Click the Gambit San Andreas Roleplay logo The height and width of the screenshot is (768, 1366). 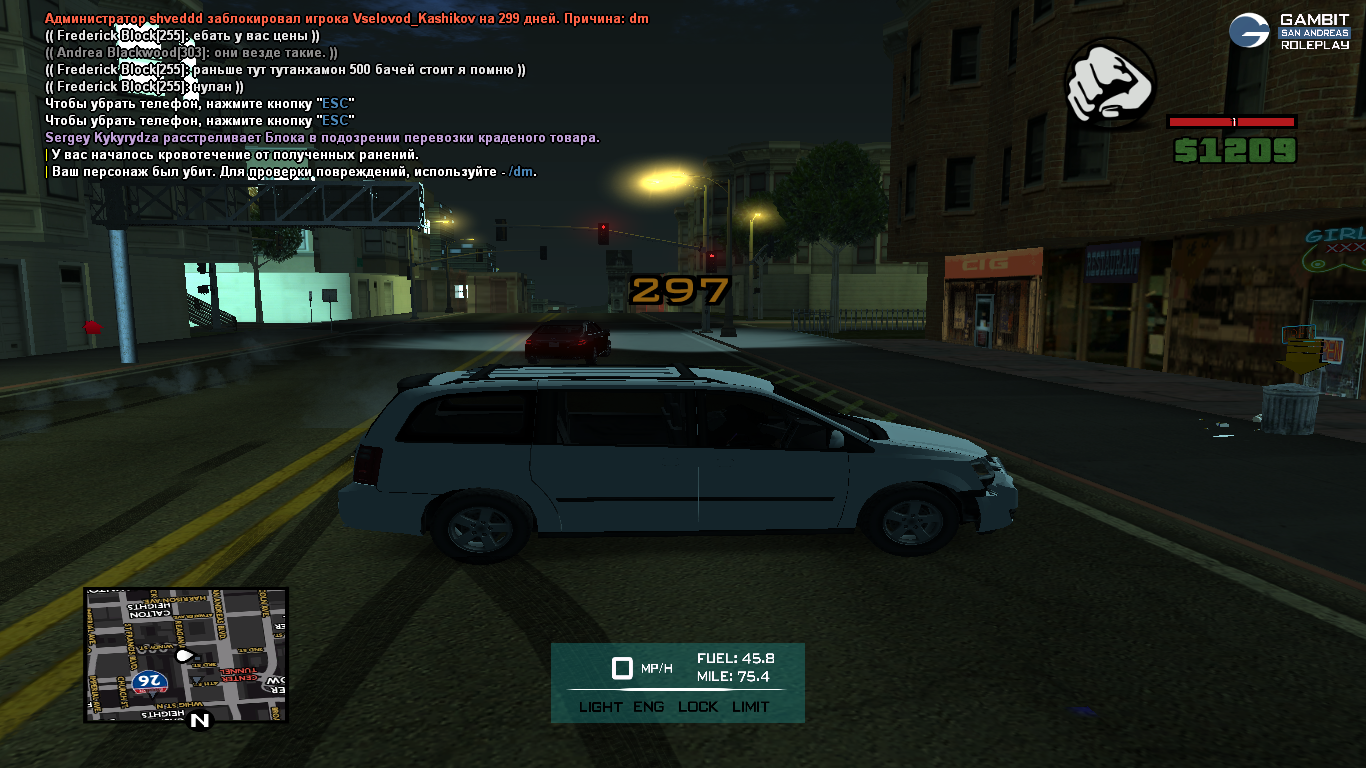[1289, 31]
